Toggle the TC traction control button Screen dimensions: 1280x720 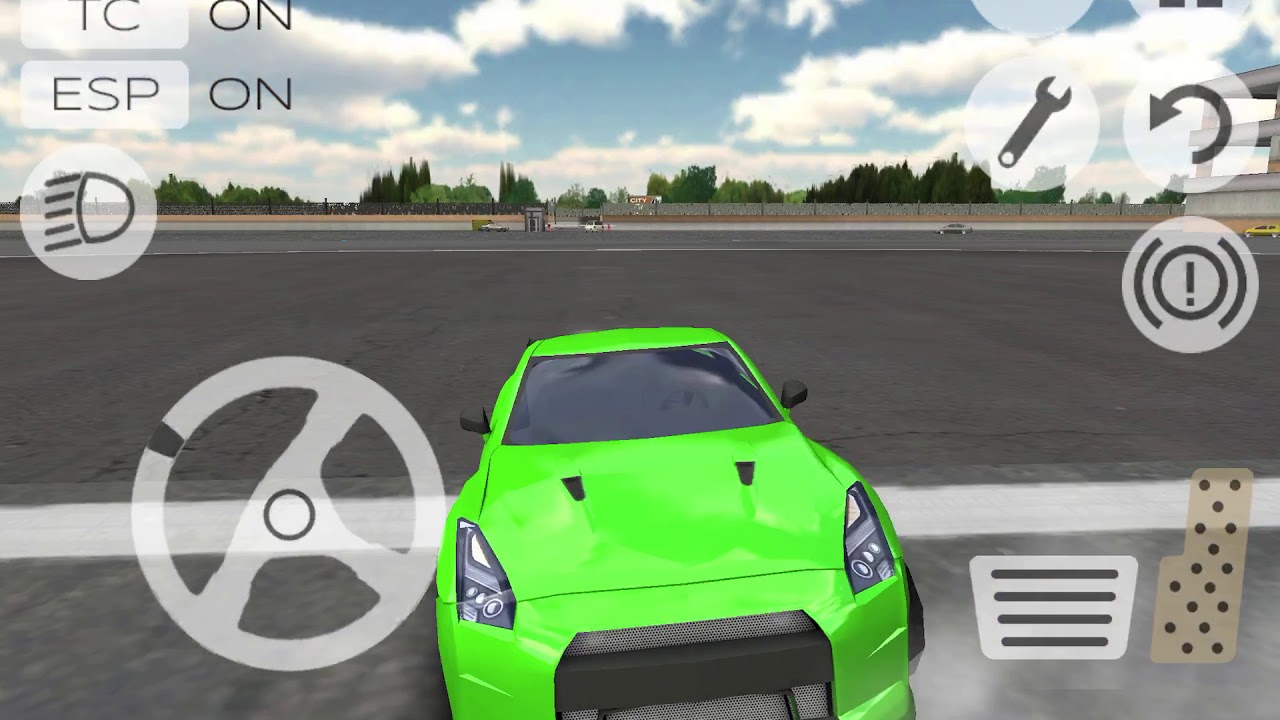(104, 20)
